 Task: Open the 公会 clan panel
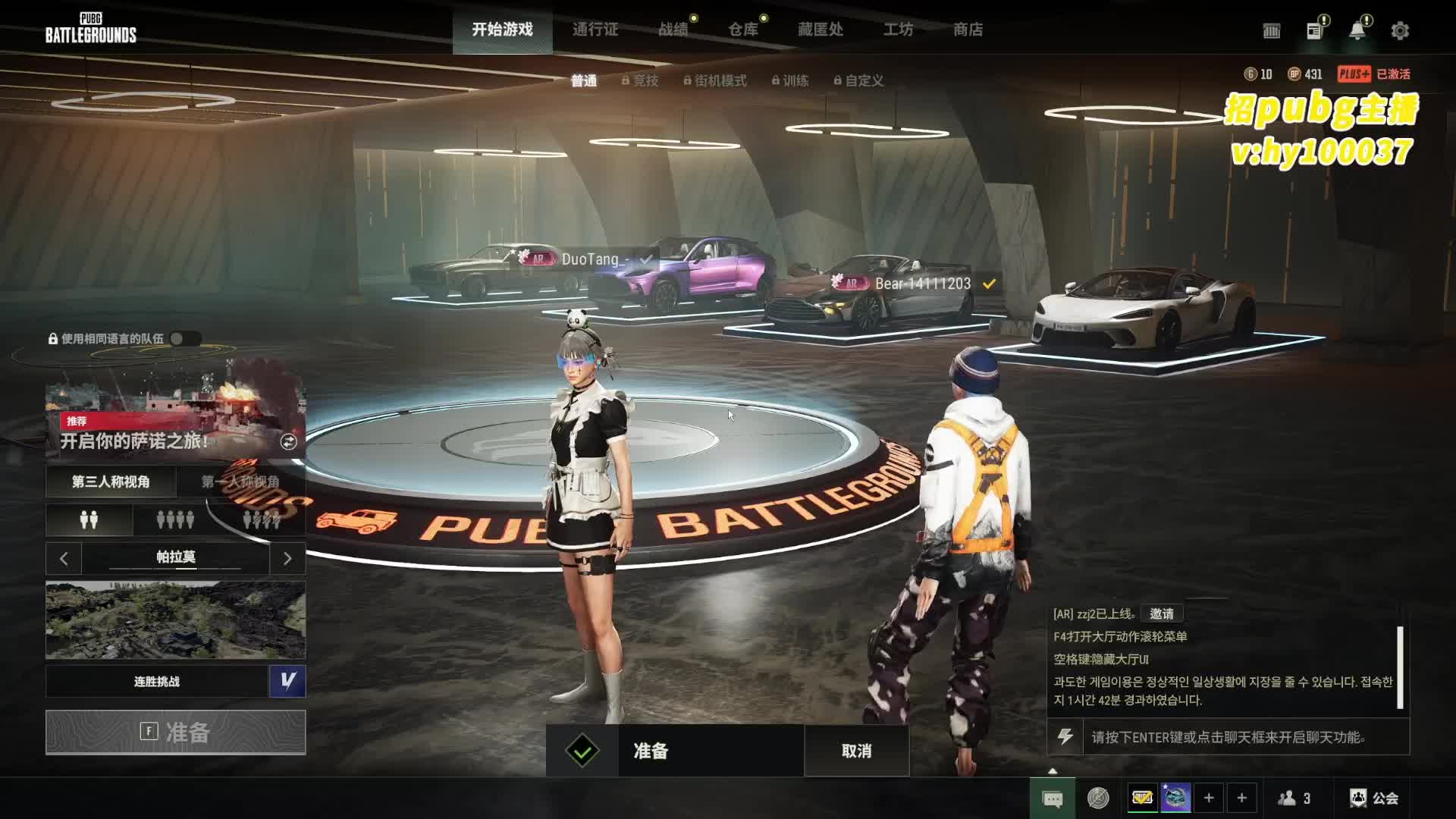tap(1374, 798)
